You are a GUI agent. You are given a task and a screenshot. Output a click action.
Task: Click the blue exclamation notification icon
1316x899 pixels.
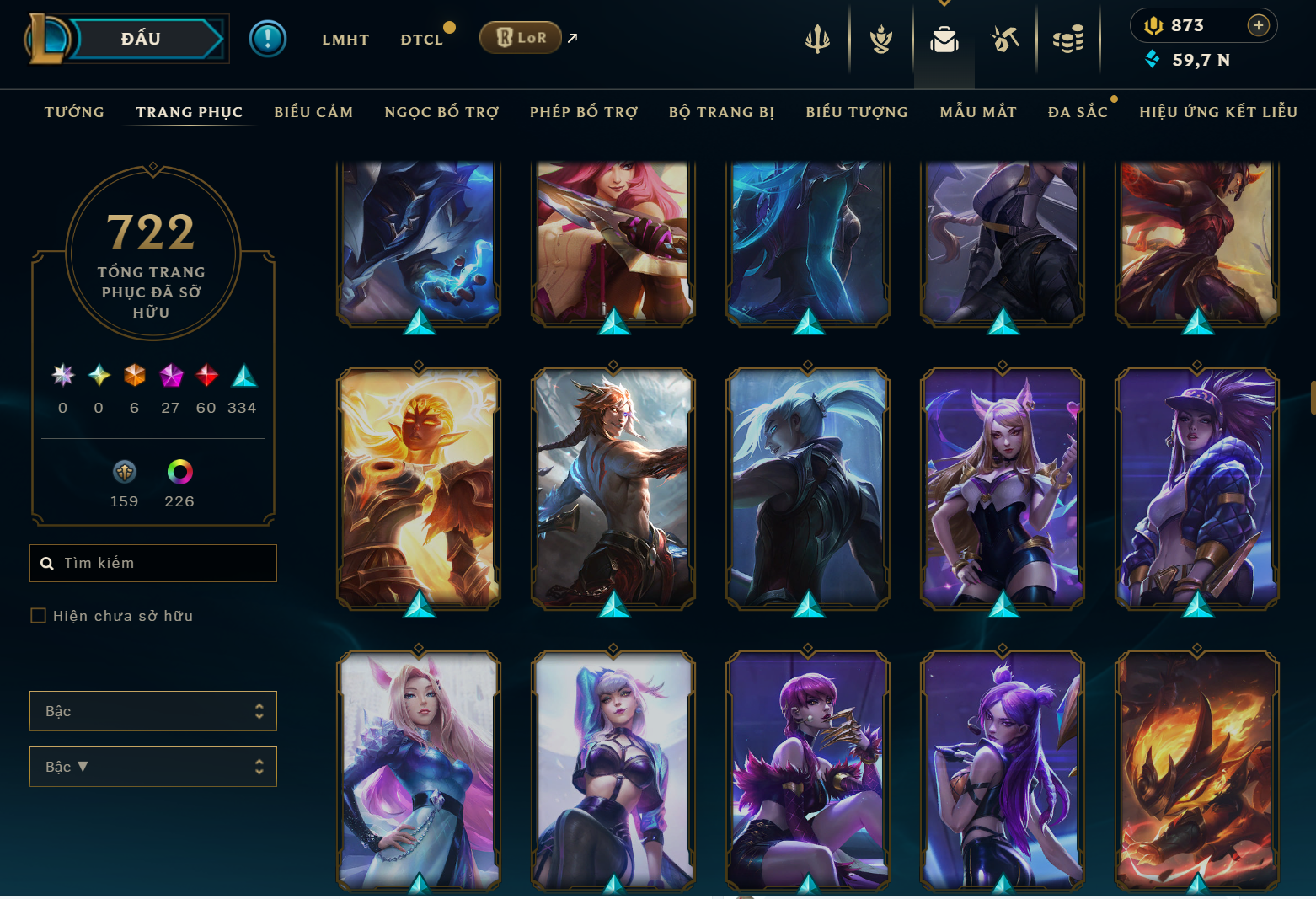(x=268, y=38)
